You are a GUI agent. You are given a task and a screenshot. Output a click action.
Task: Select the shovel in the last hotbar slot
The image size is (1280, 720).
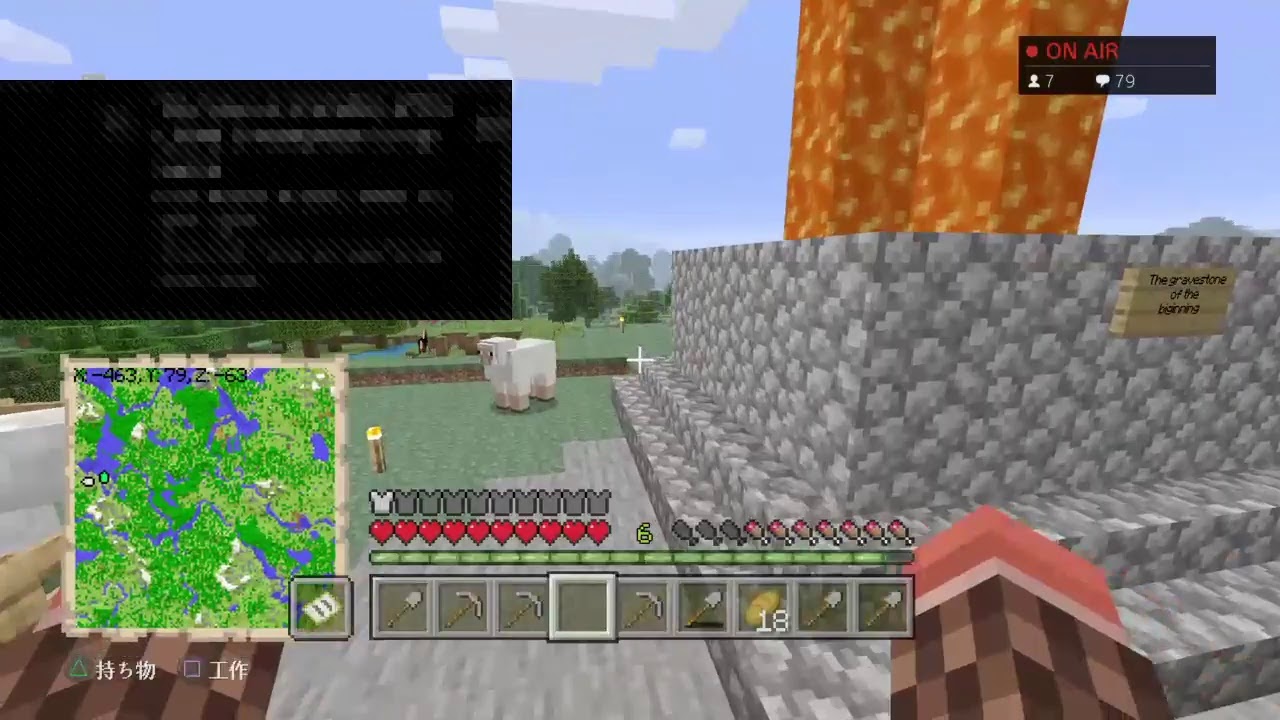(884, 605)
